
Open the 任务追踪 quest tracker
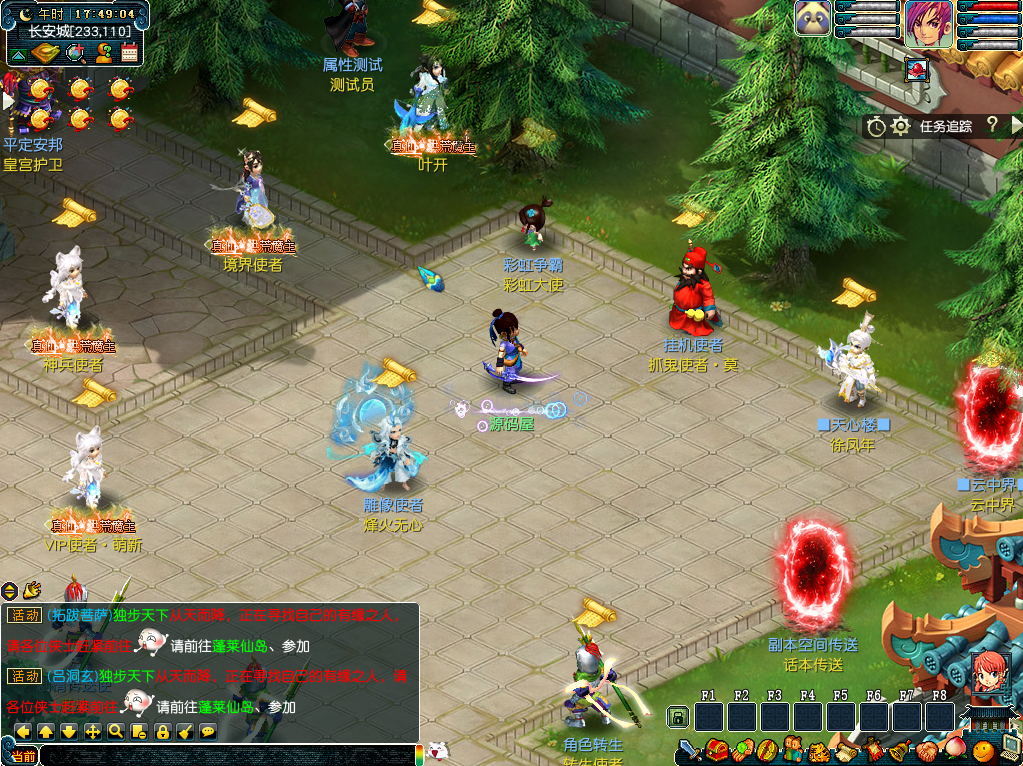click(945, 126)
